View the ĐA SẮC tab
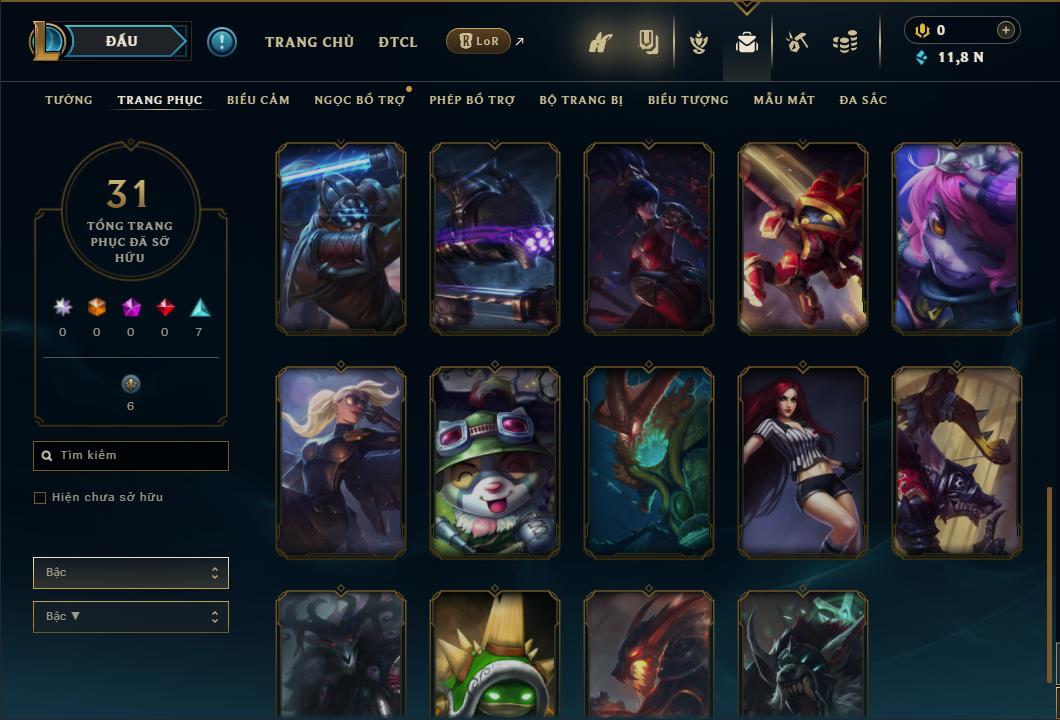 pos(863,100)
